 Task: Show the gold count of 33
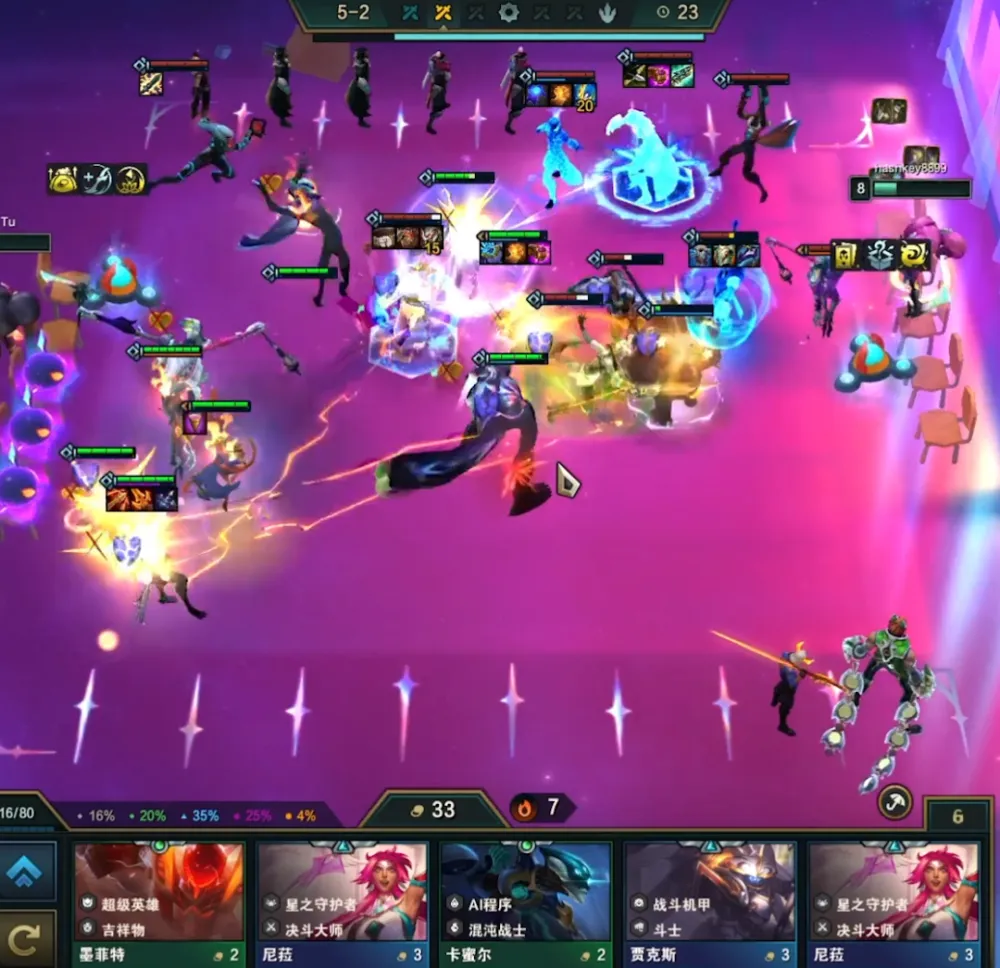pyautogui.click(x=432, y=809)
